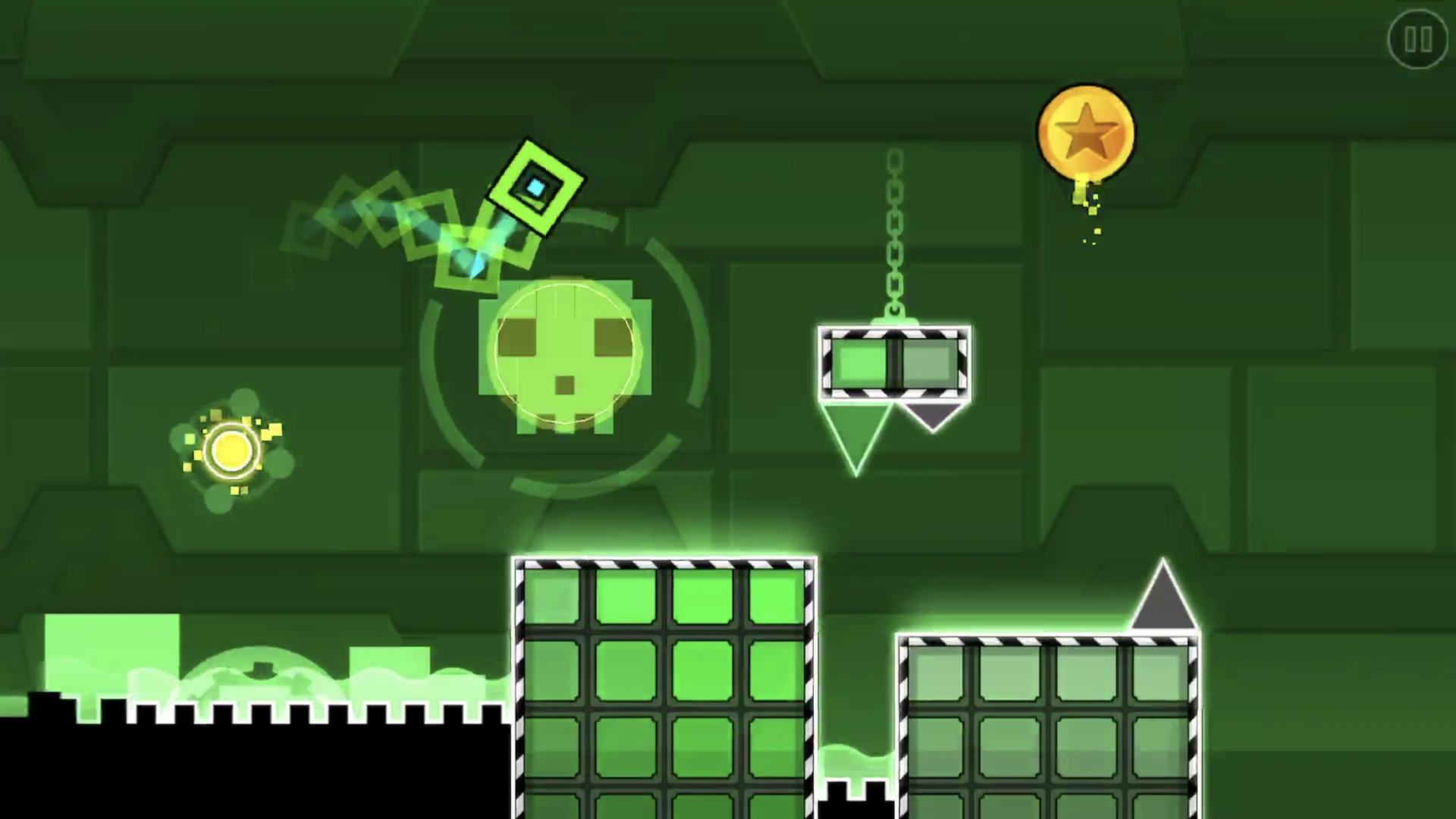Click the gray triangle spike on the right platform
1456x819 pixels.
tap(1164, 599)
